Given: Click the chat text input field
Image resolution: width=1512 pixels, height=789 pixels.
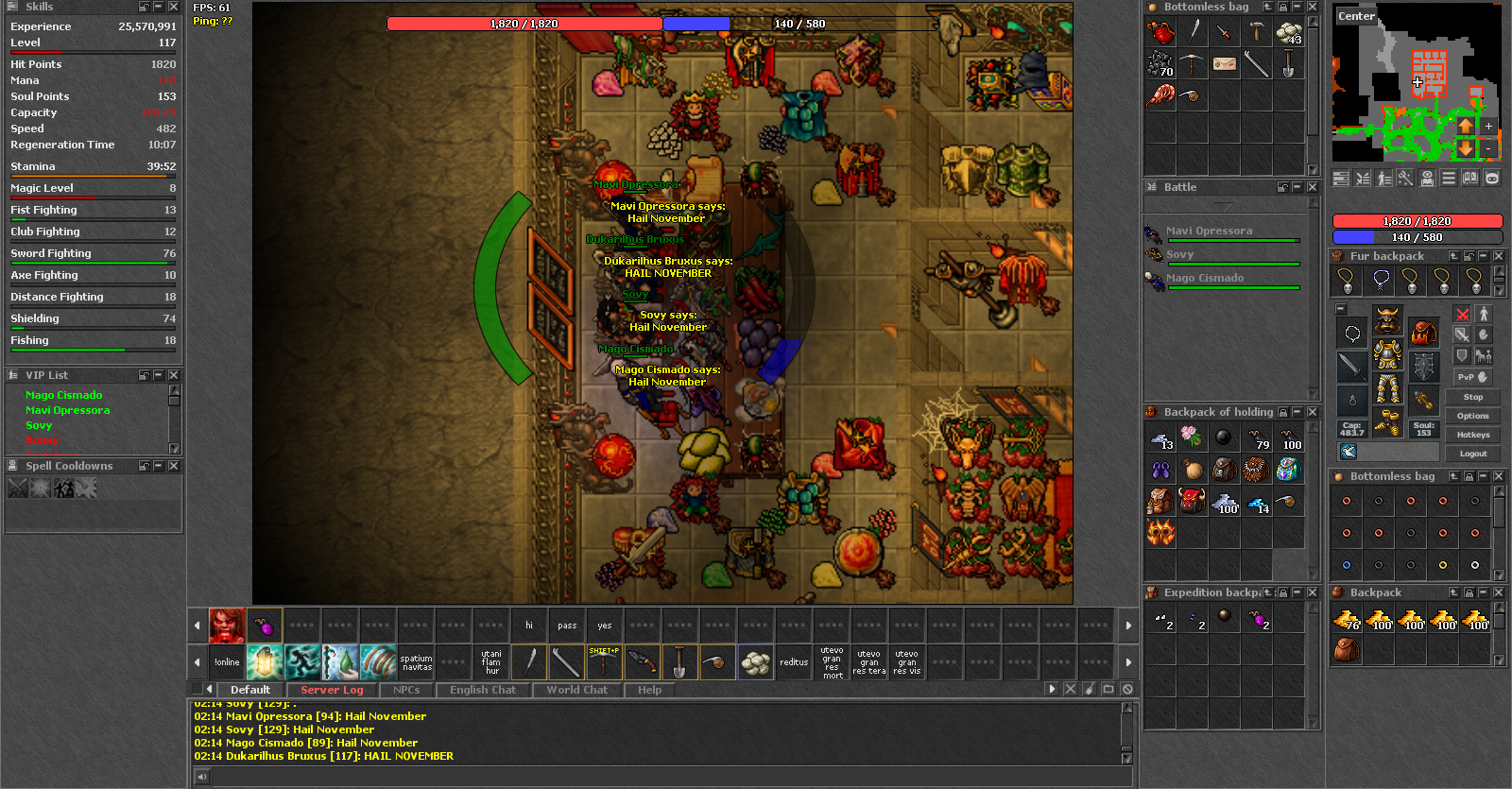Looking at the screenshot, I should (x=661, y=777).
